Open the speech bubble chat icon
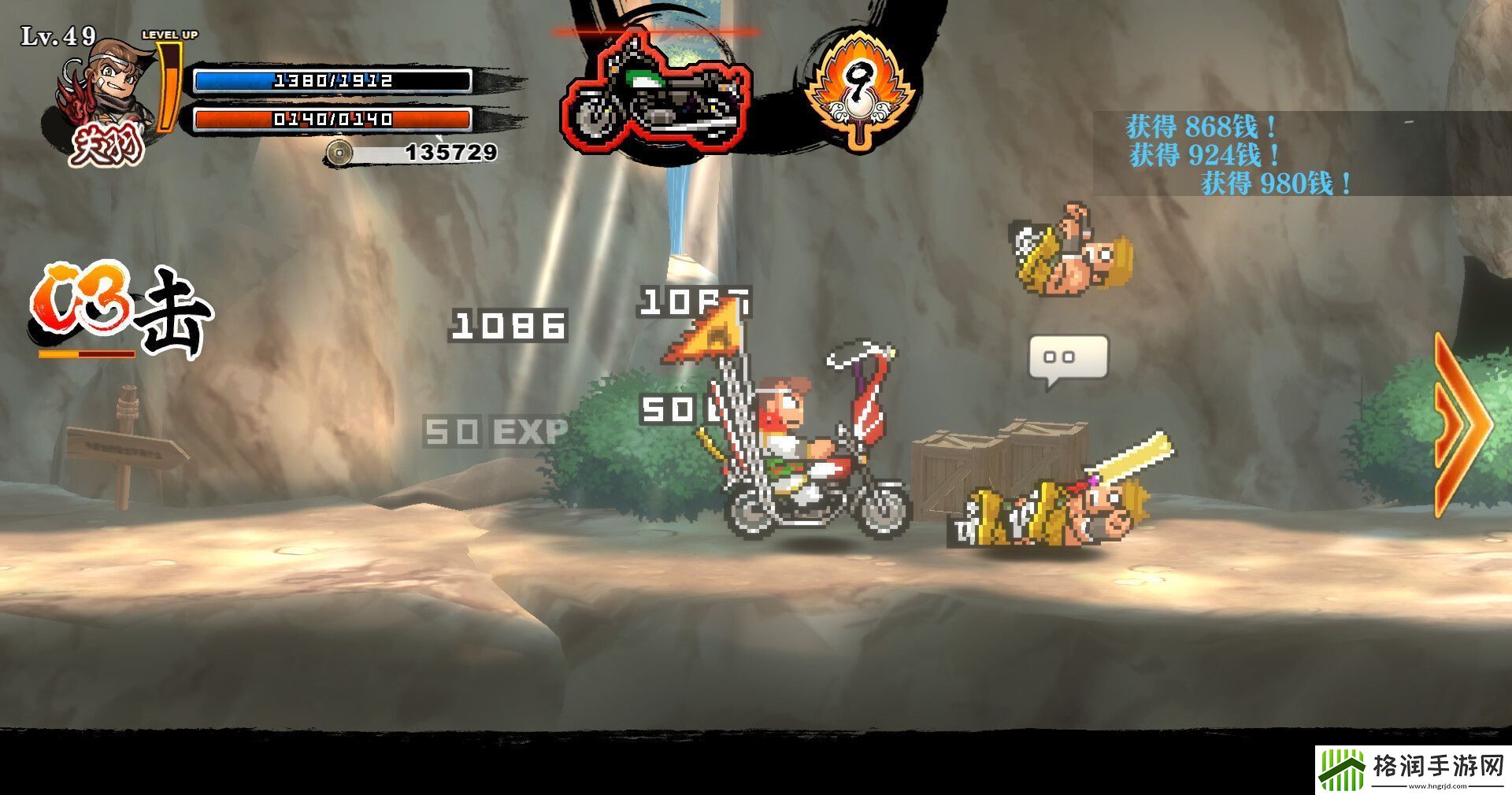This screenshot has width=1512, height=795. (x=1068, y=361)
